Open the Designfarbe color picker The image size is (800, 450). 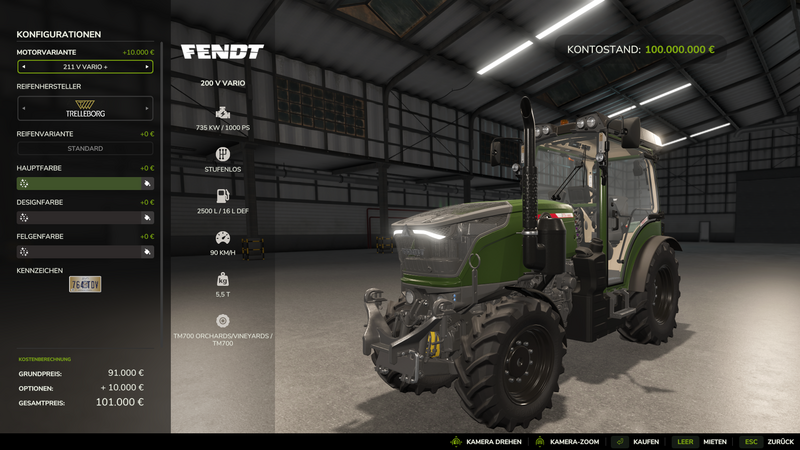point(85,217)
